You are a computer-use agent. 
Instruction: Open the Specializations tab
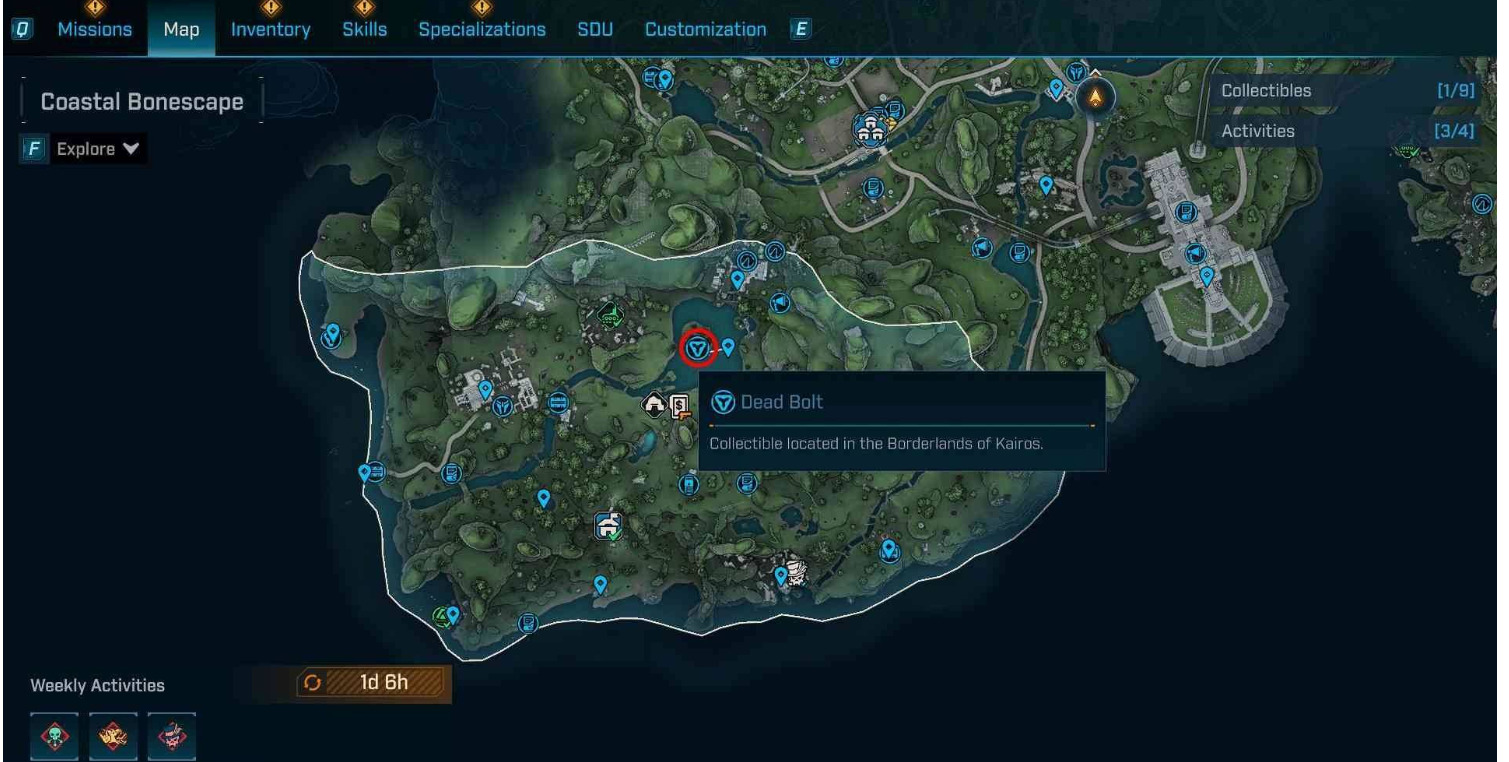[x=482, y=30]
